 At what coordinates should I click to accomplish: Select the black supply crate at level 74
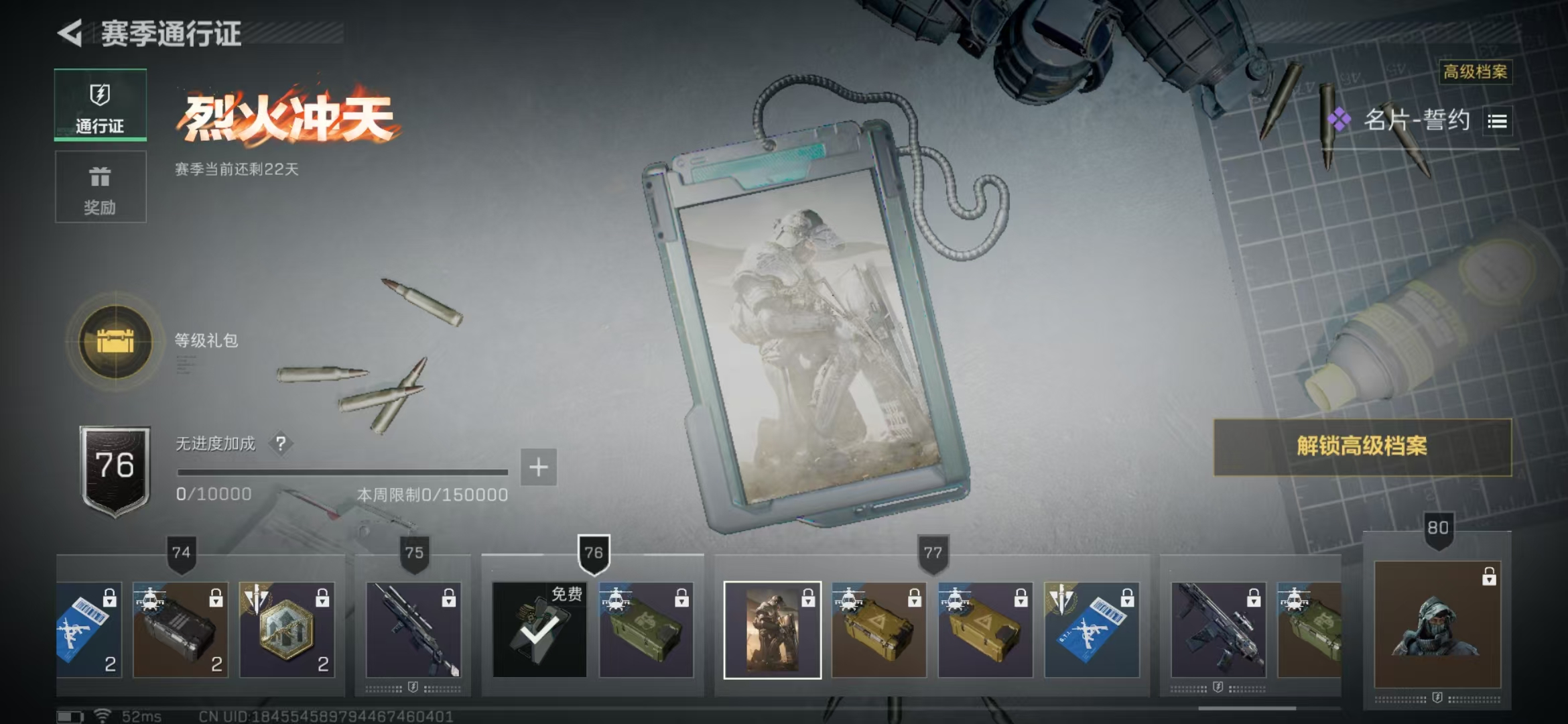tap(180, 629)
